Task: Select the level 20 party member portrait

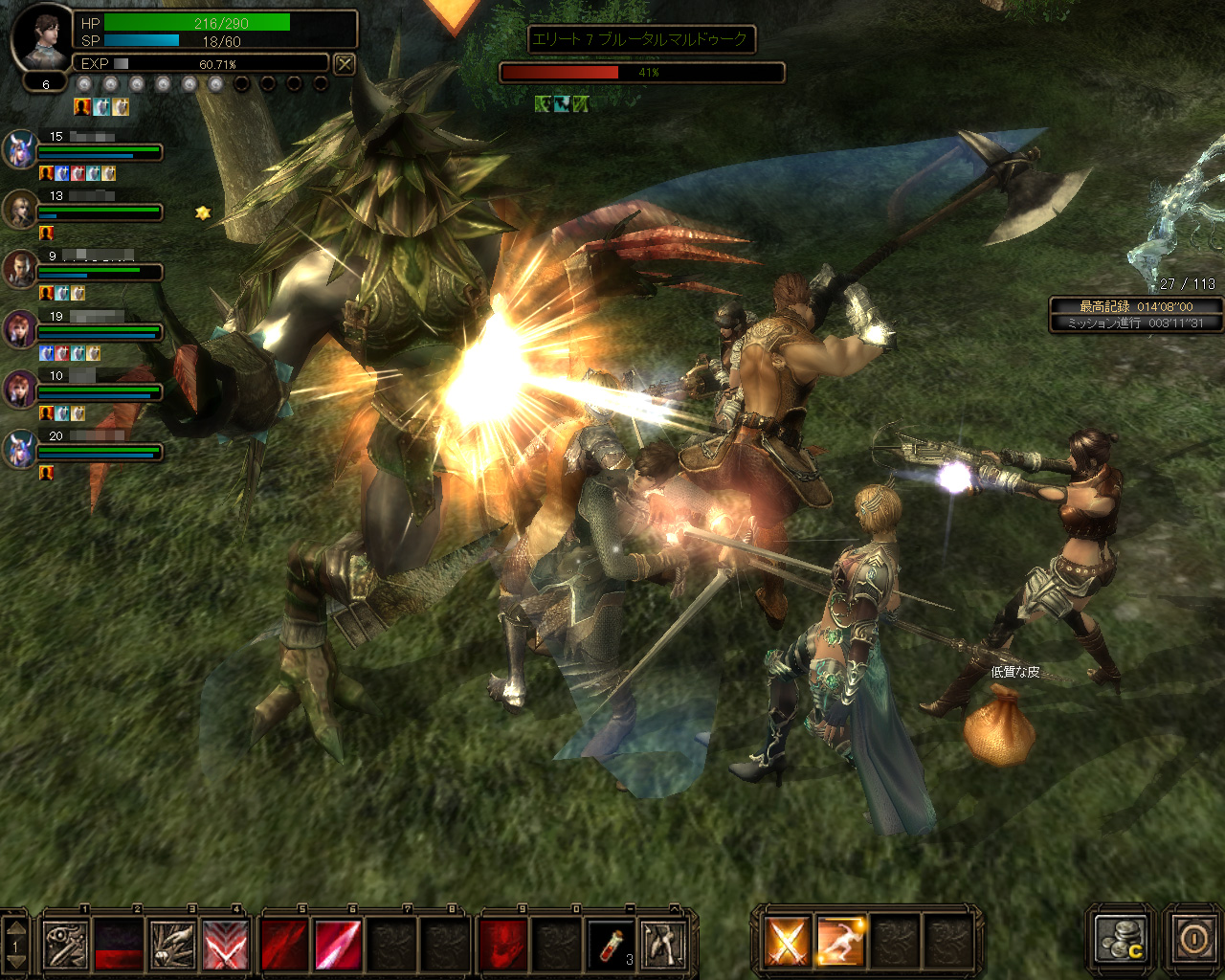Action: pyautogui.click(x=20, y=449)
